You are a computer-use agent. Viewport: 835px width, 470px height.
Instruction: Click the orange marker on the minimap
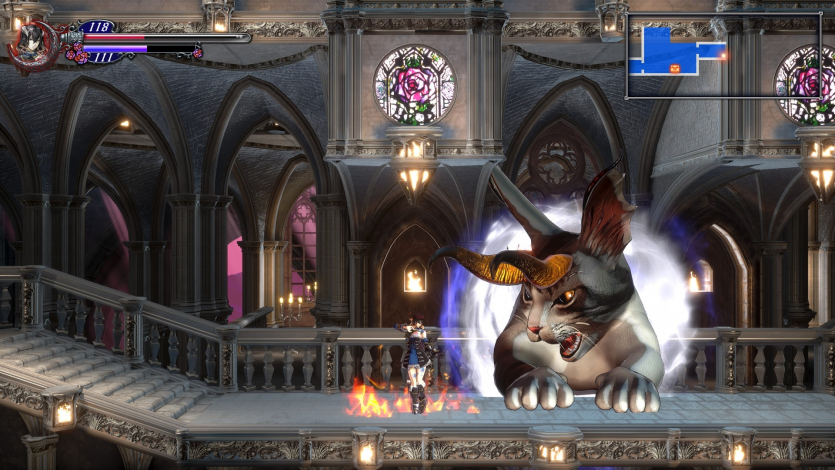tap(675, 68)
